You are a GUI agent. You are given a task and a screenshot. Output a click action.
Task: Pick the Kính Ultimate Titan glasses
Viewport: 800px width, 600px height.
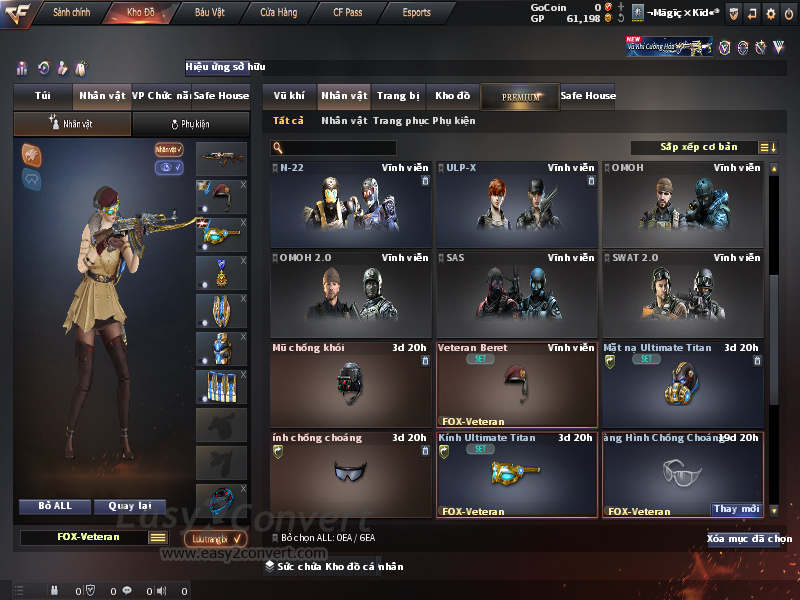(x=517, y=474)
